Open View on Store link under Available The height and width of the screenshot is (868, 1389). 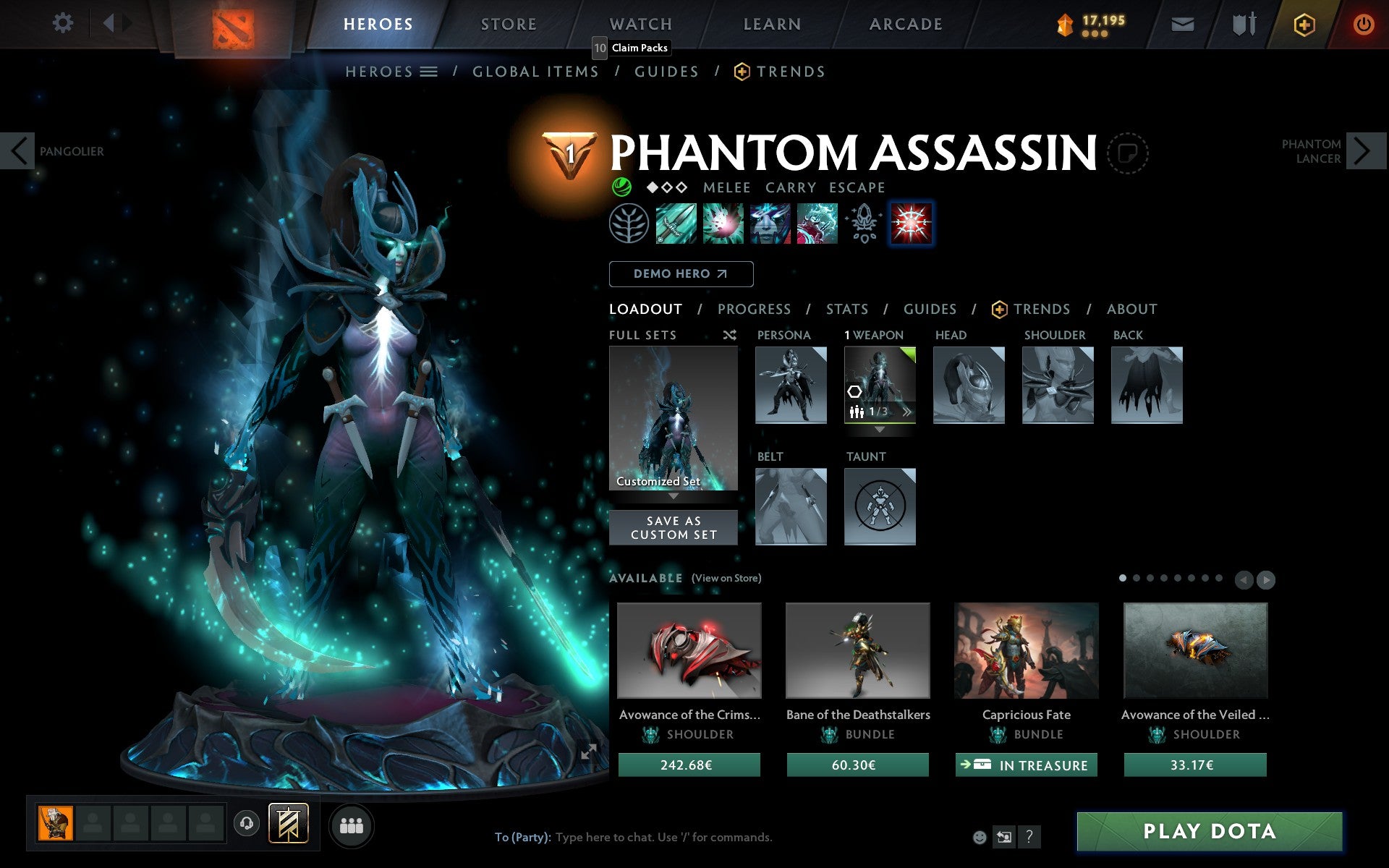(726, 578)
